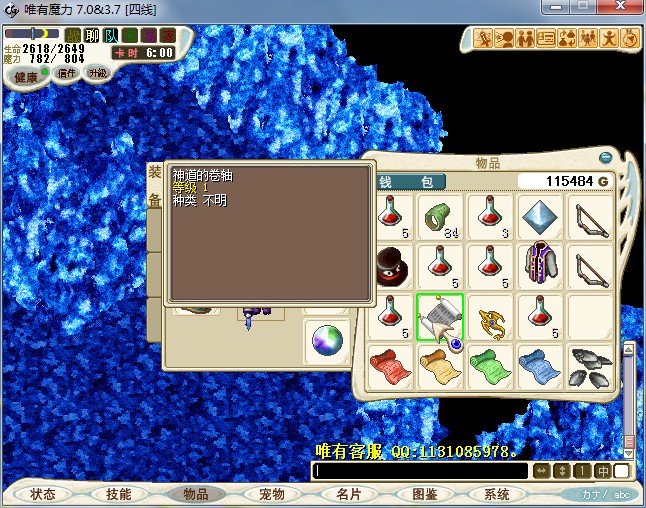Image resolution: width=646 pixels, height=508 pixels.
Task: Open the 宠物 pets menu
Action: coord(272,494)
